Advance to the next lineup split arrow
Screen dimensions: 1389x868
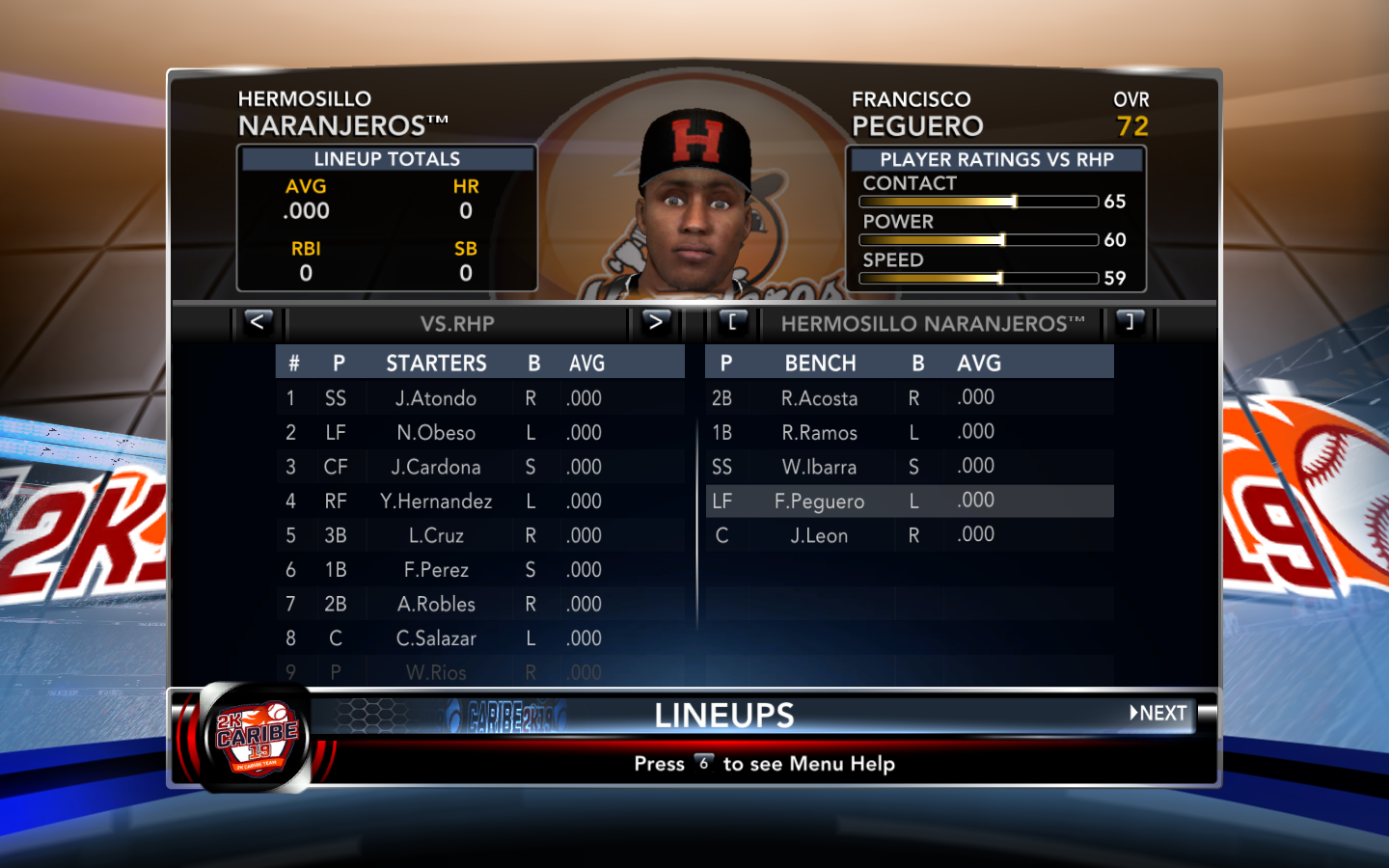pyautogui.click(x=656, y=322)
